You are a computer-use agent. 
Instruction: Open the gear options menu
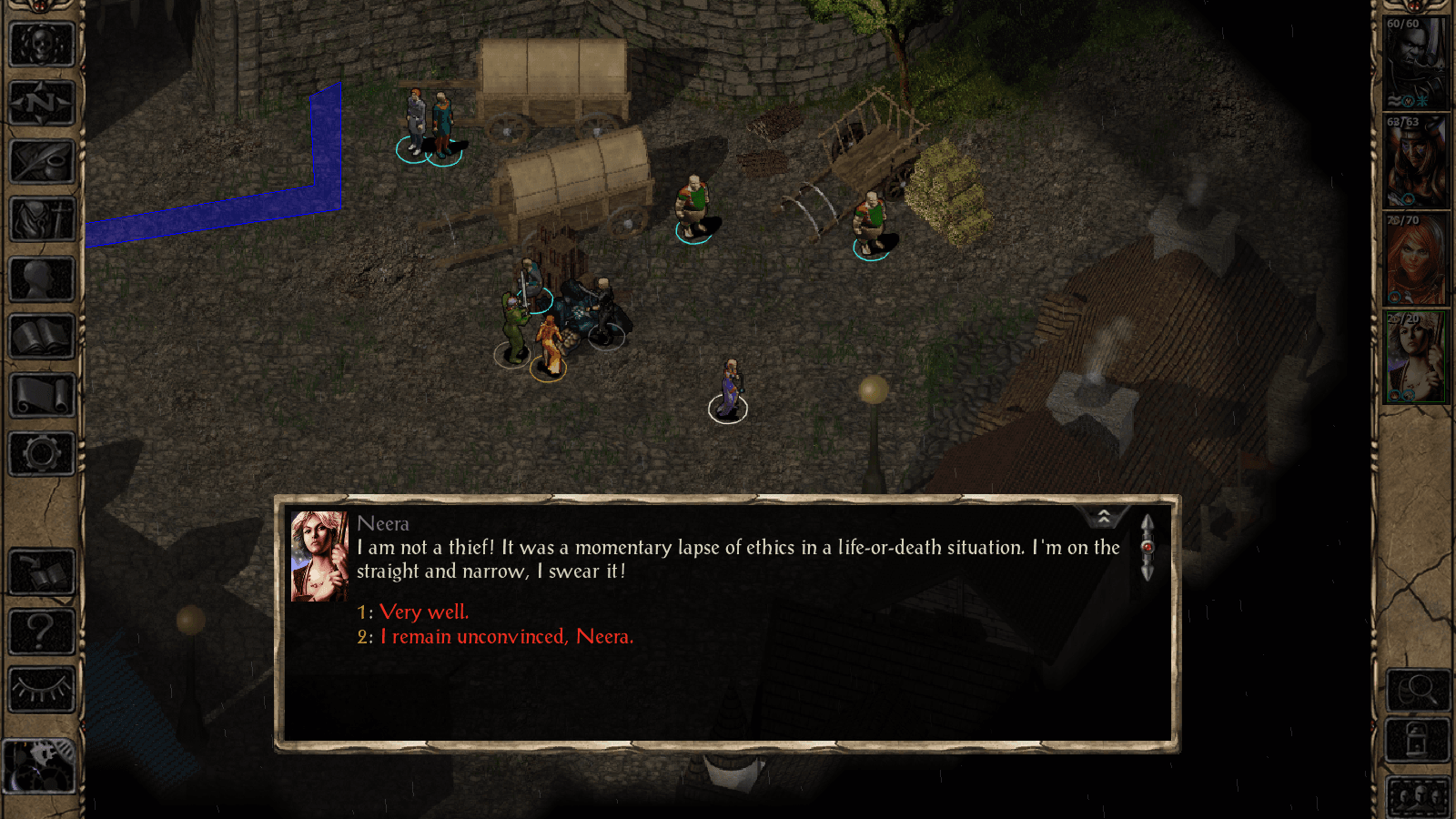tap(41, 453)
